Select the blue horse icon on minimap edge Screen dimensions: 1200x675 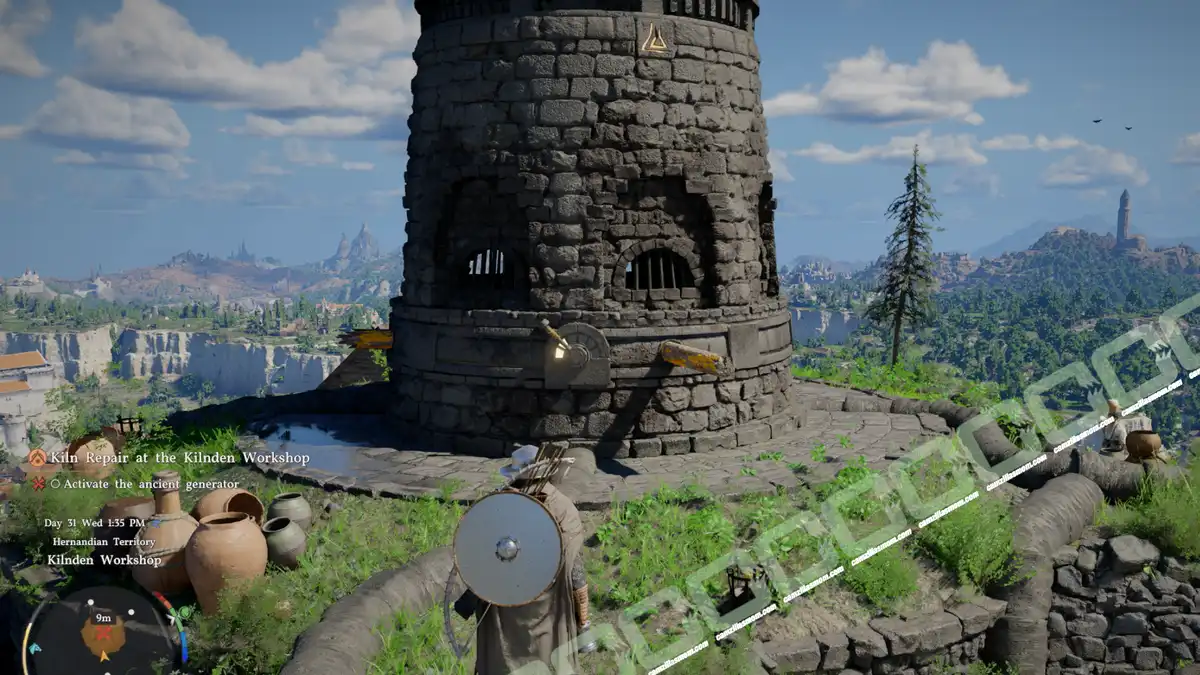coord(36,648)
